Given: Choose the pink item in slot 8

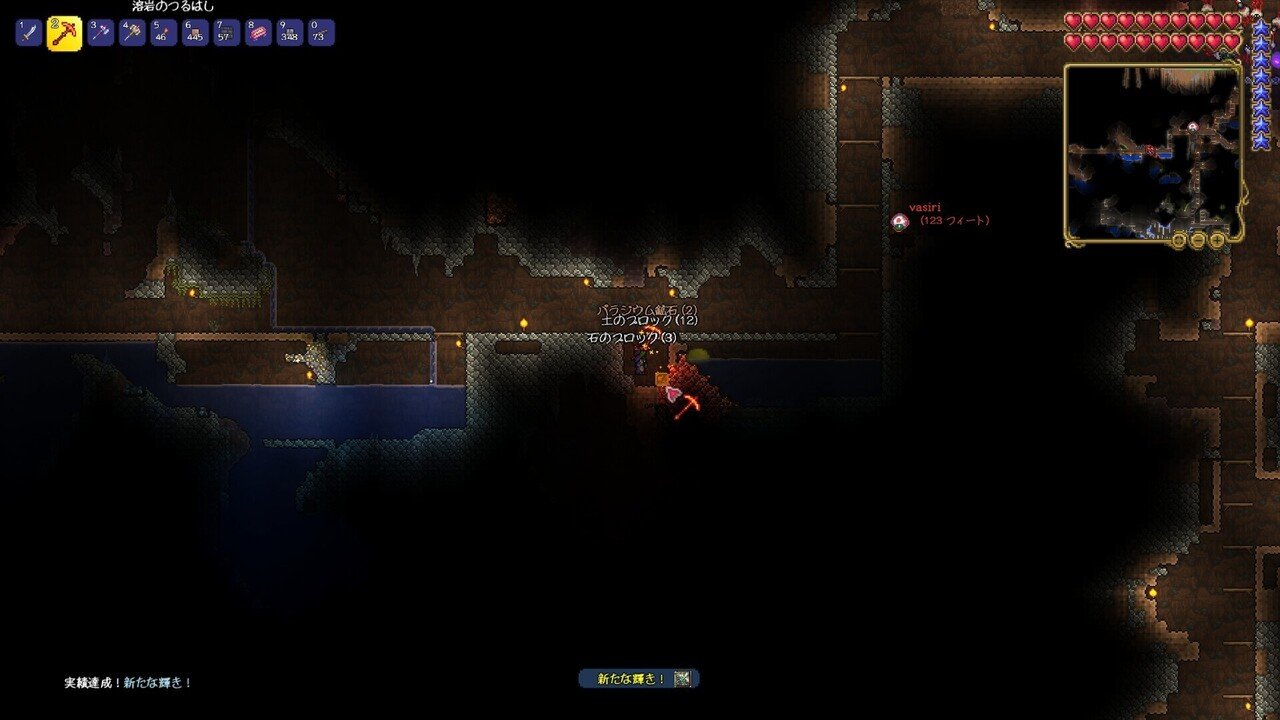Looking at the screenshot, I should 259,33.
